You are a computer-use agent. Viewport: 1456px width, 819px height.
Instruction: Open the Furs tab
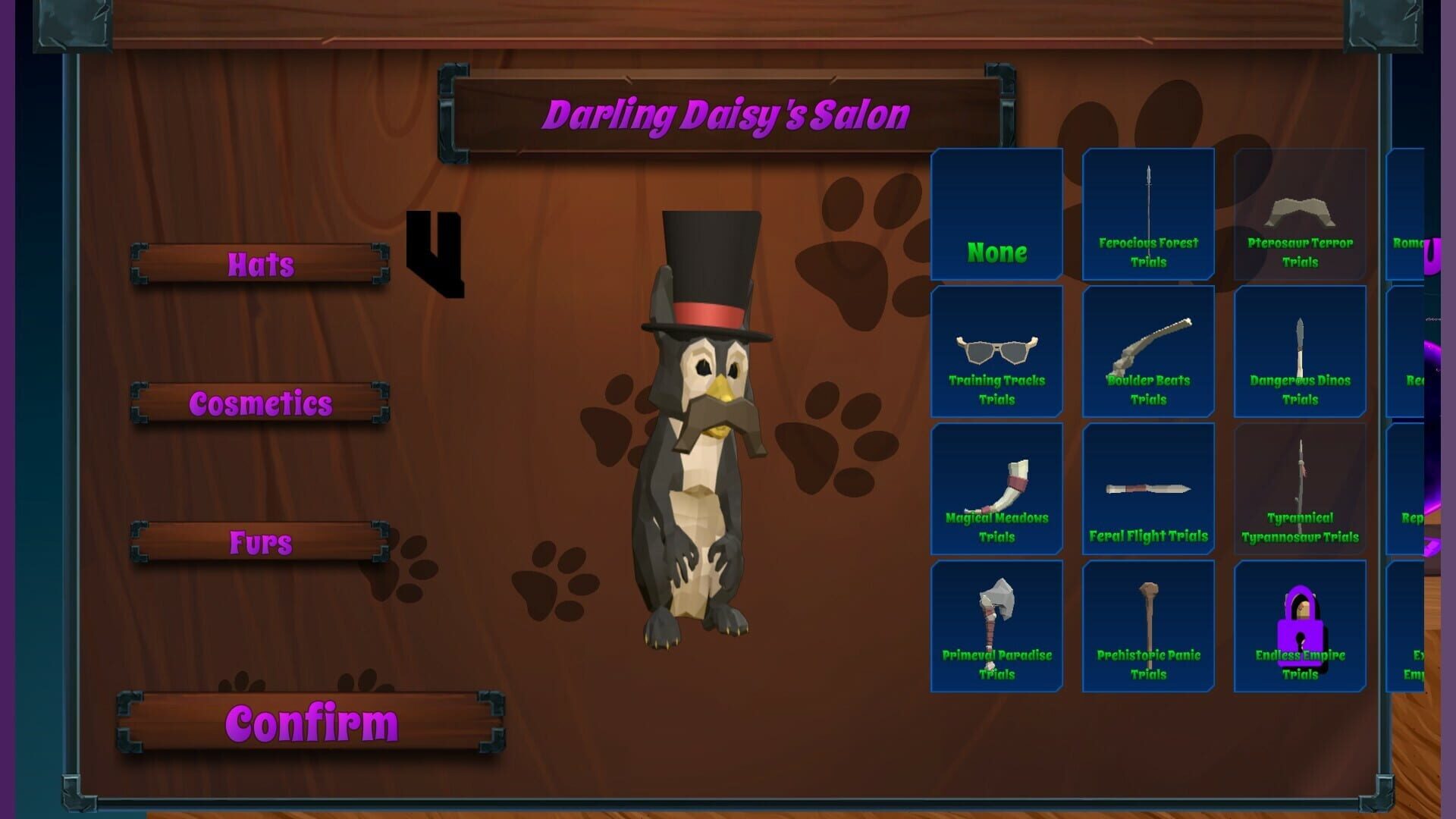pos(260,541)
